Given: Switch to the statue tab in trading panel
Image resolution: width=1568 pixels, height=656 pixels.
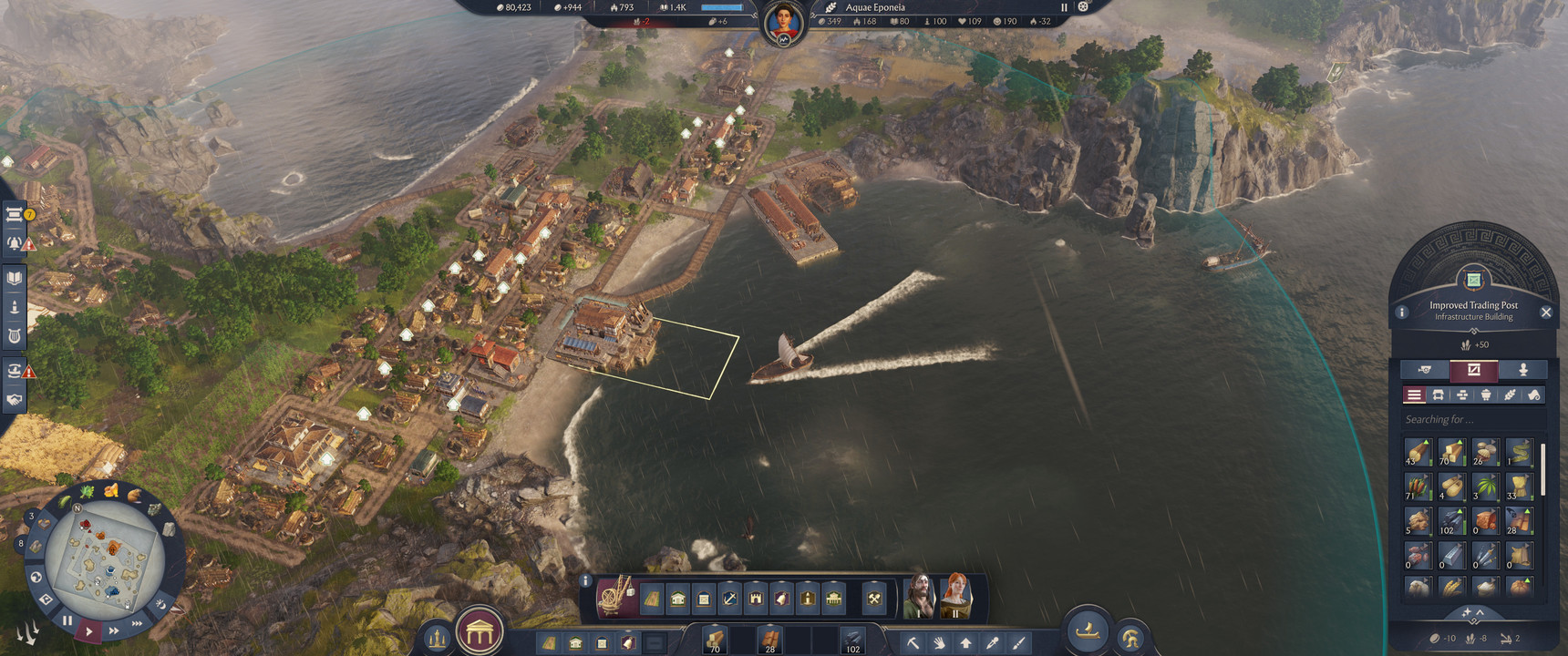Looking at the screenshot, I should [x=1522, y=369].
